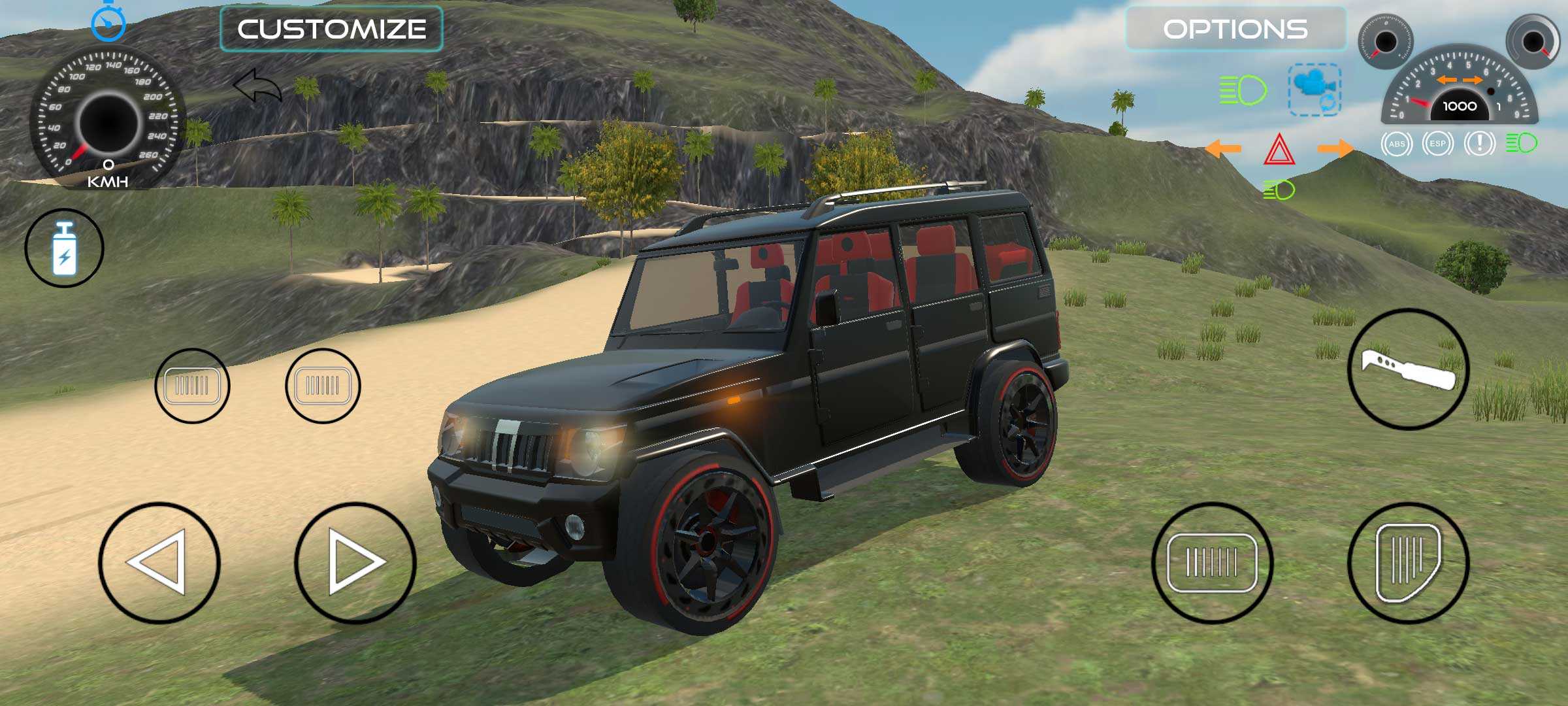The height and width of the screenshot is (706, 1568).
Task: Toggle the headlight icon below the hazard triangle
Action: tap(1279, 190)
